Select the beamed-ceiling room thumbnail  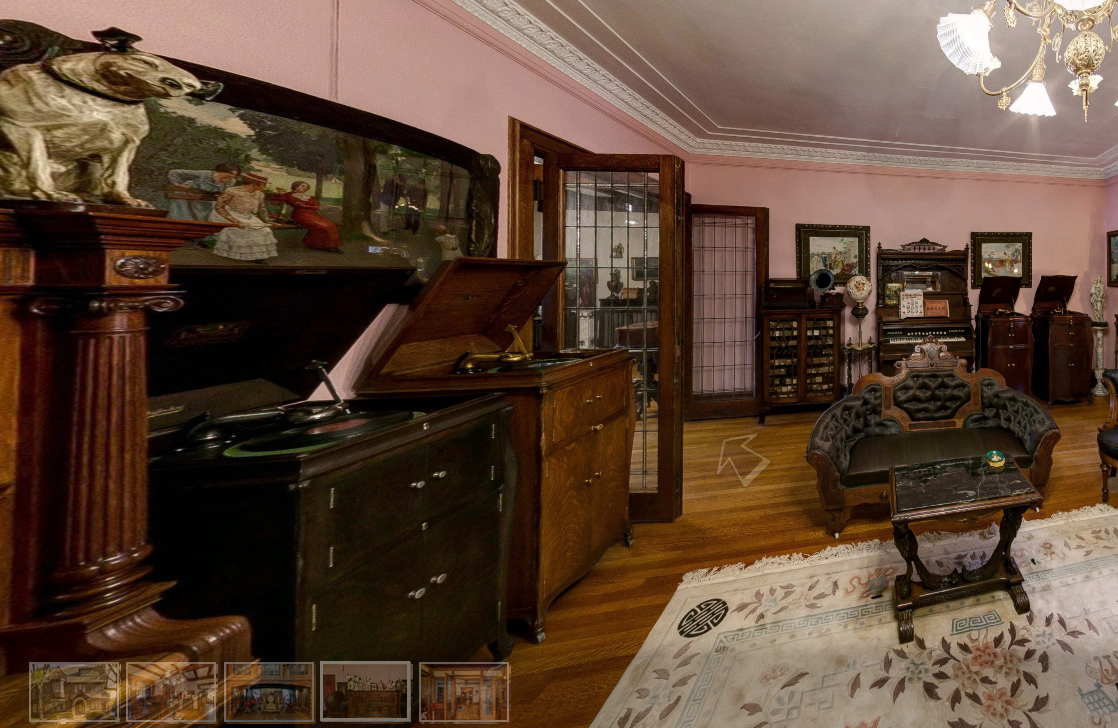coord(171,692)
